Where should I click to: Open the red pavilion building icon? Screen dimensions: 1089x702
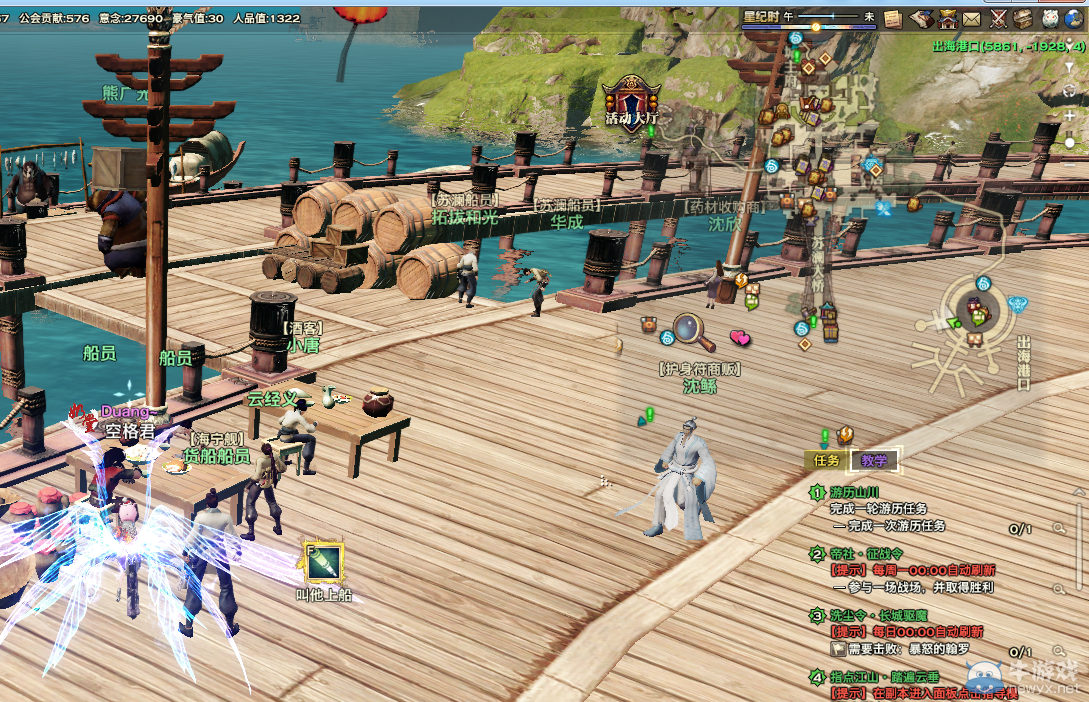pos(946,19)
